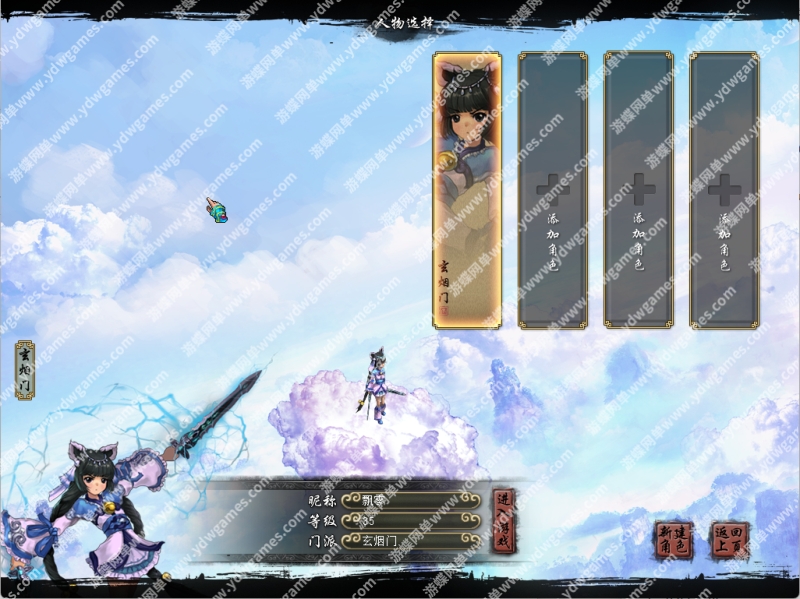This screenshot has width=800, height=599.
Task: Click the 进入游戏 enter game button
Action: coord(504,521)
